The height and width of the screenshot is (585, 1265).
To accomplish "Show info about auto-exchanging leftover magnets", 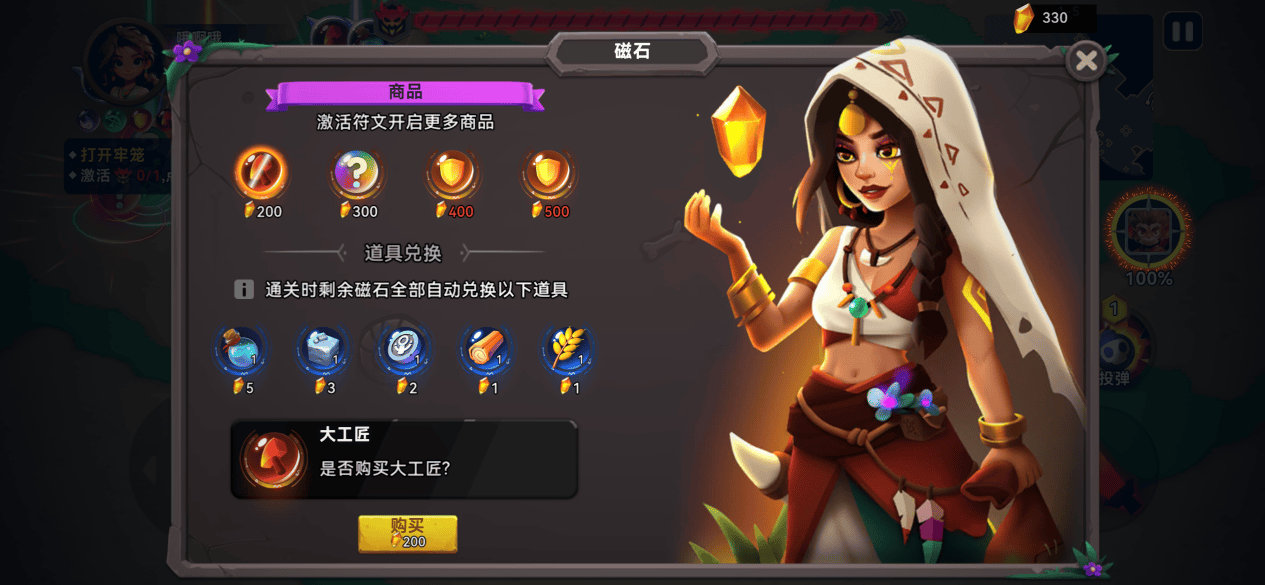I will pos(244,290).
